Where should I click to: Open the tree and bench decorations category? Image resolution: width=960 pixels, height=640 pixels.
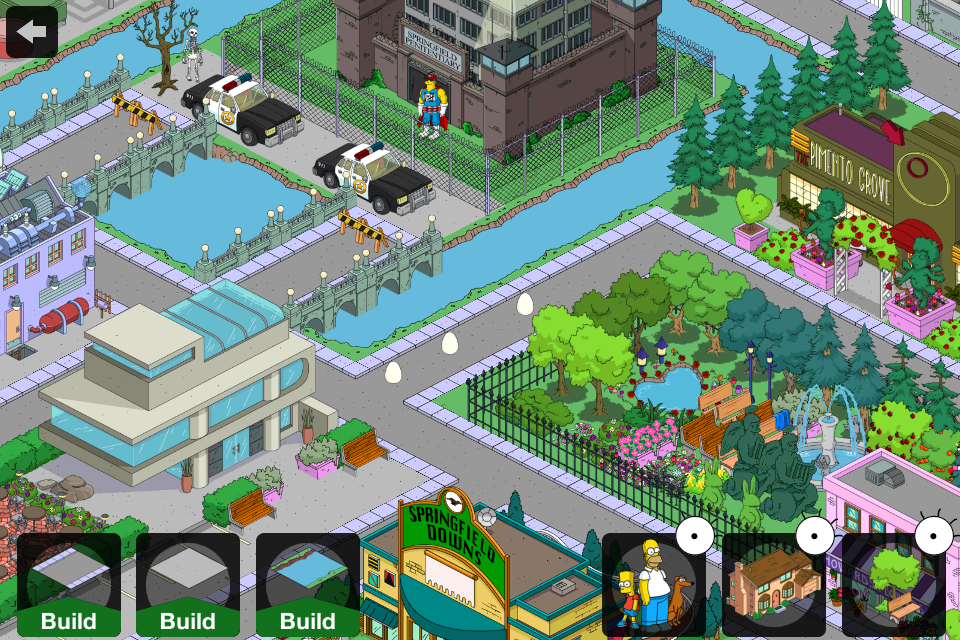tap(893, 585)
